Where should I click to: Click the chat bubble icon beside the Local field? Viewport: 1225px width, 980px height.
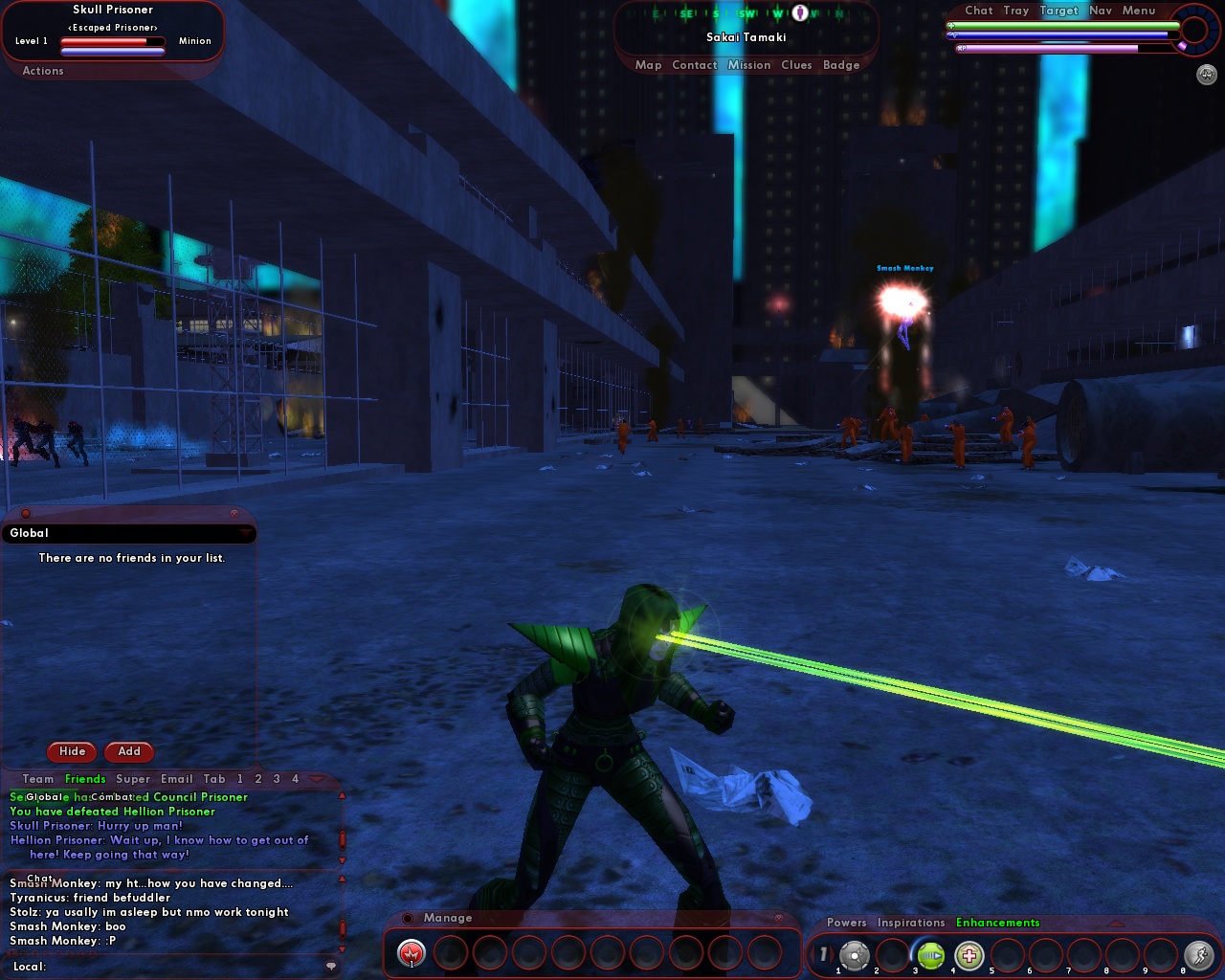tap(329, 966)
